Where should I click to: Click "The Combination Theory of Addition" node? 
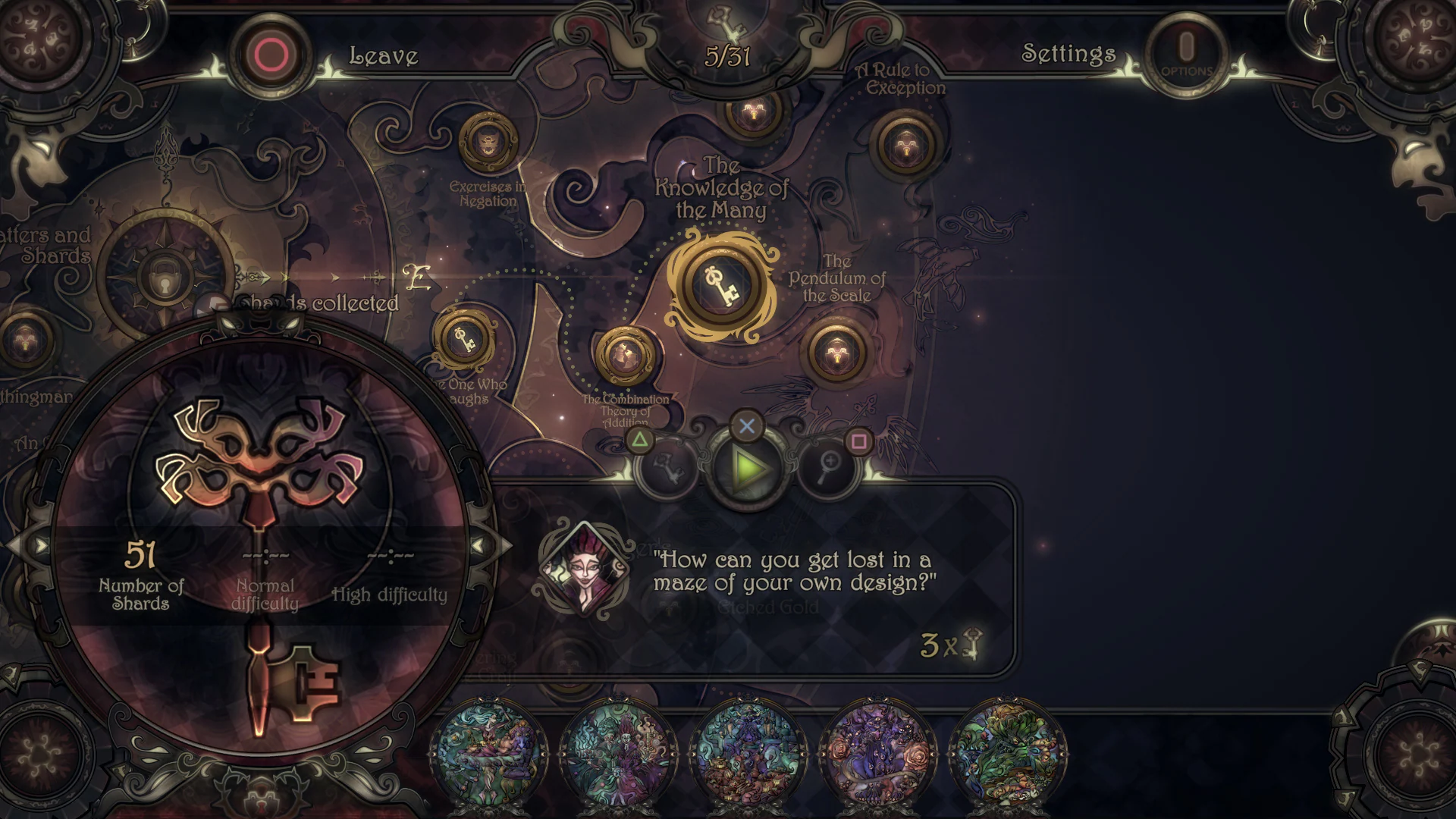[x=625, y=358]
